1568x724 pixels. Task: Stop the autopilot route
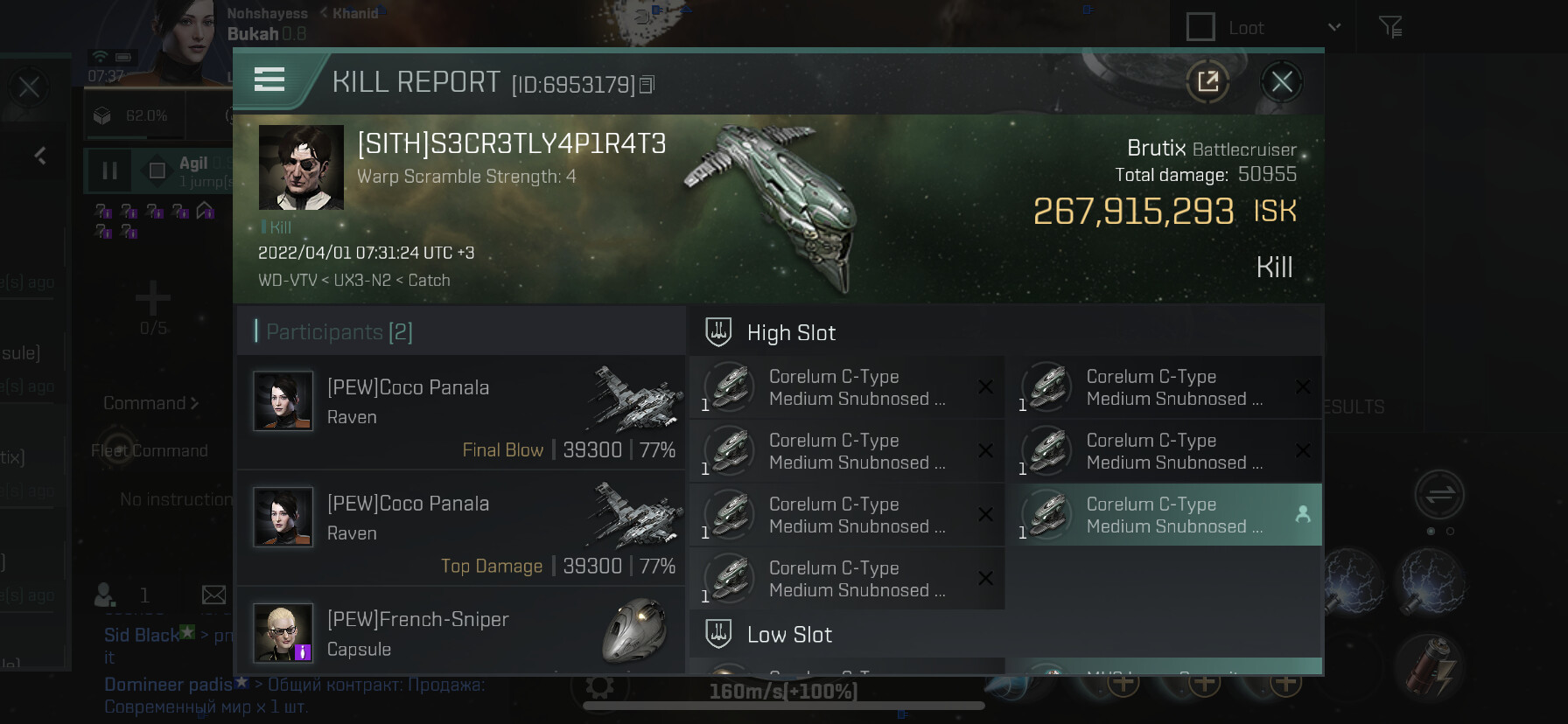[157, 171]
